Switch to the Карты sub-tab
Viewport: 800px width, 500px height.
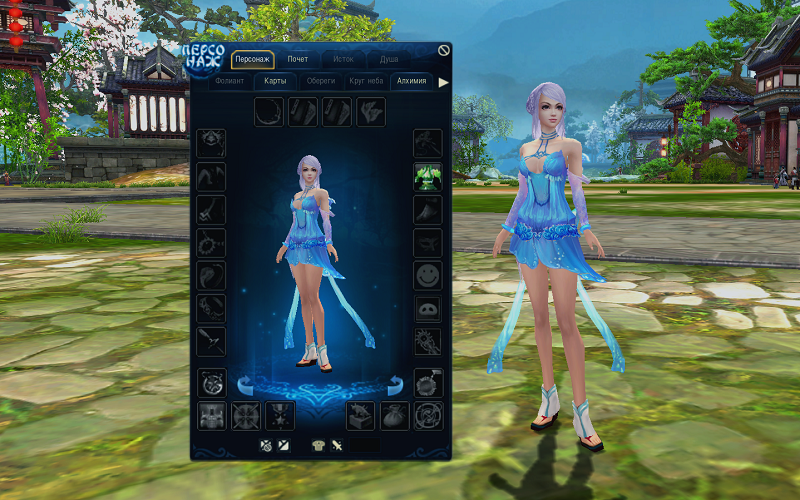275,82
